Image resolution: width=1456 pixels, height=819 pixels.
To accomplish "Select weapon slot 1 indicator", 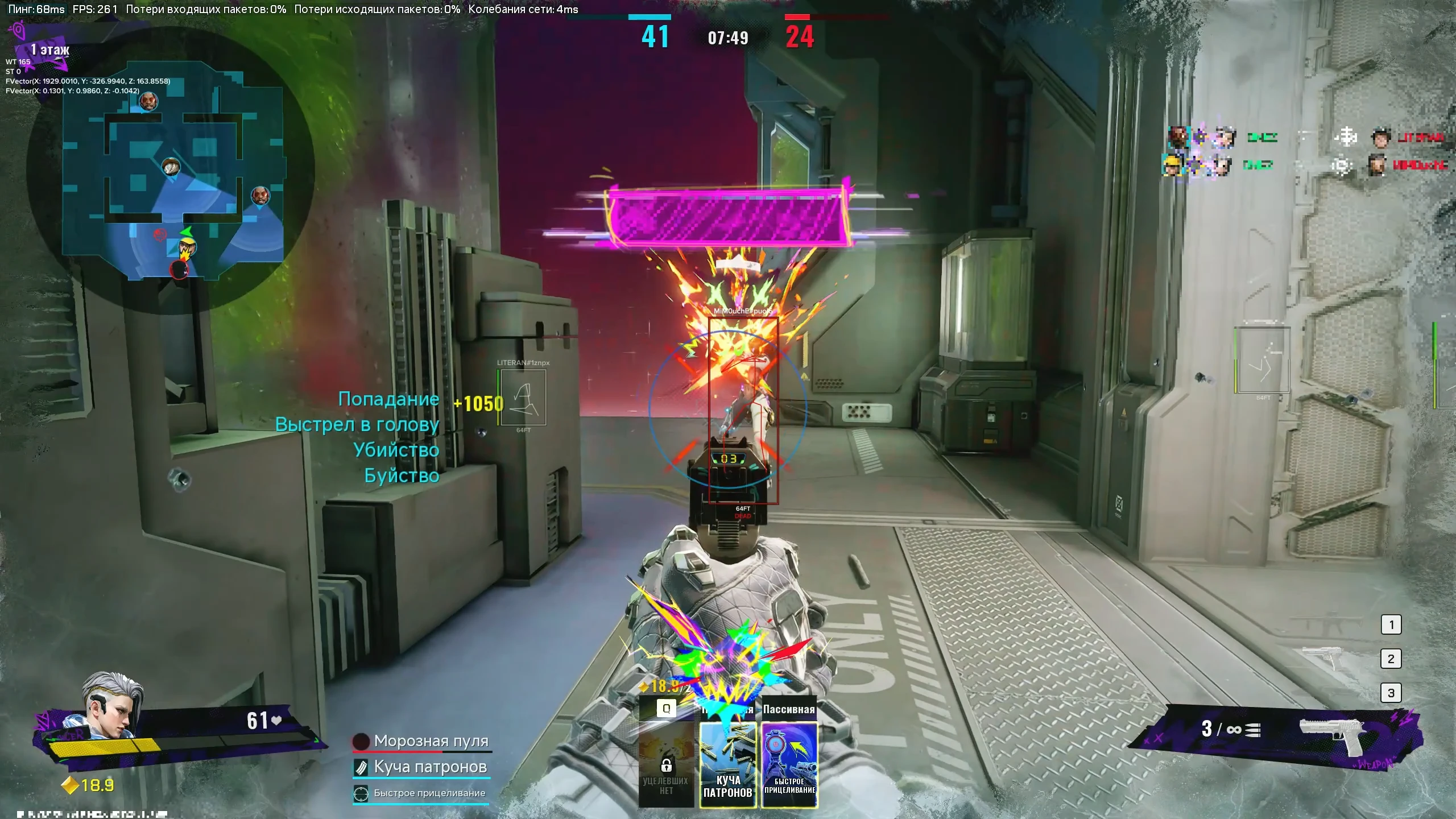I will 1392,623.
